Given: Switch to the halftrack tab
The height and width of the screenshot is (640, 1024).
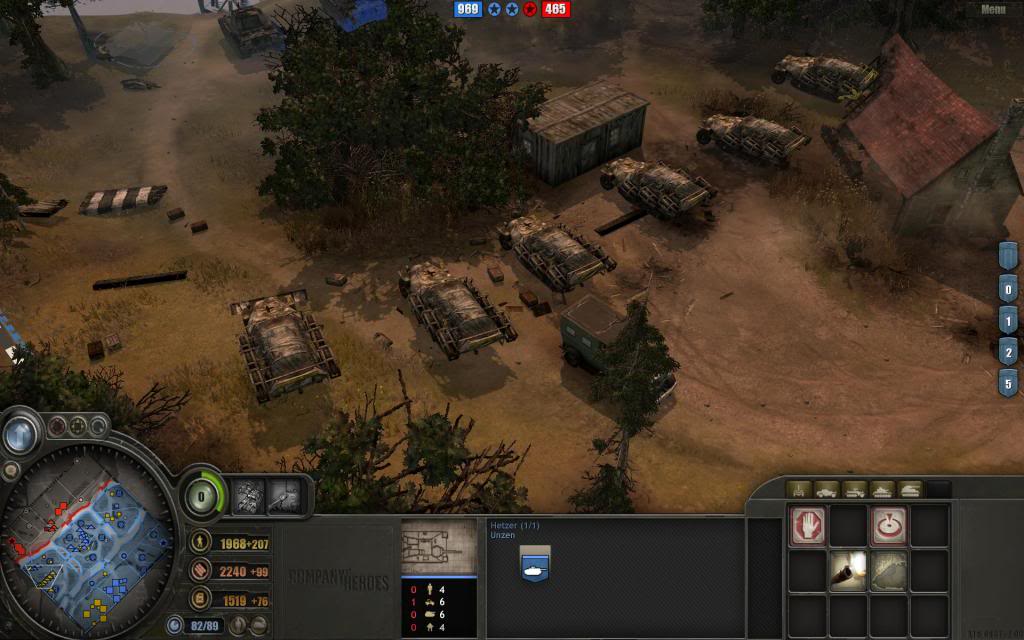Looking at the screenshot, I should coord(855,489).
